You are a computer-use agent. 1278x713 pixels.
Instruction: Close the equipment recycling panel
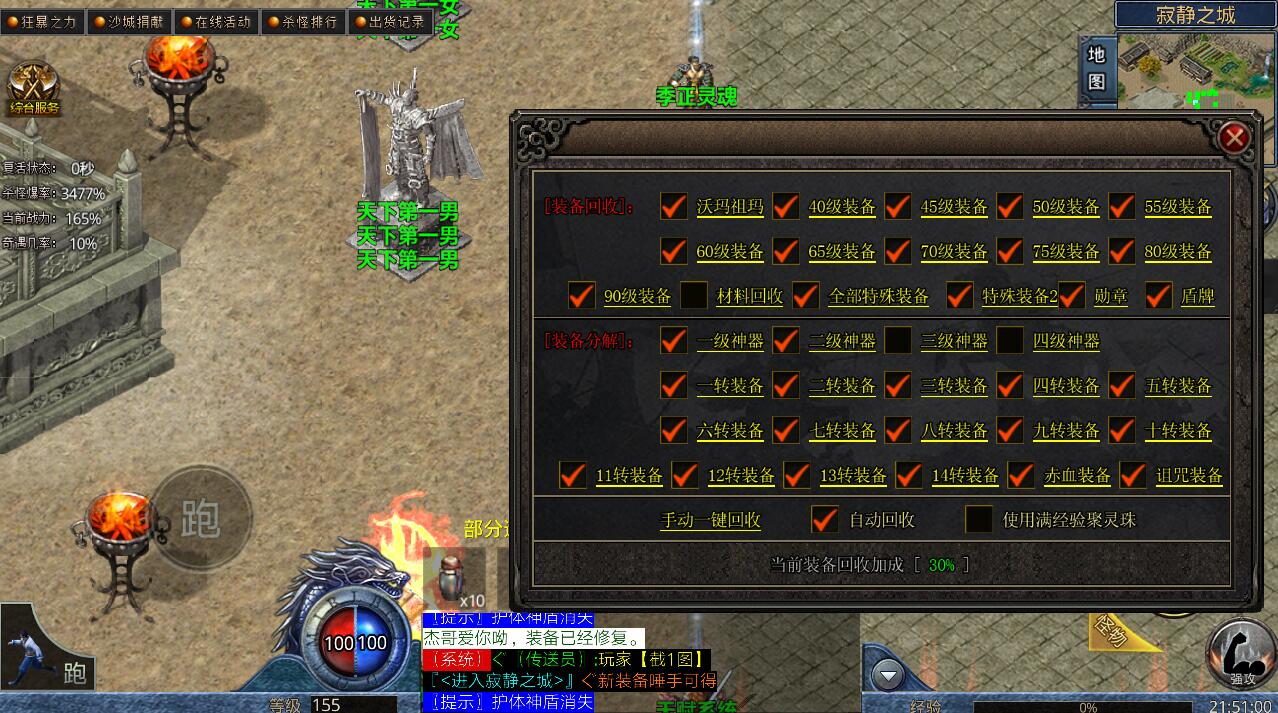1234,137
